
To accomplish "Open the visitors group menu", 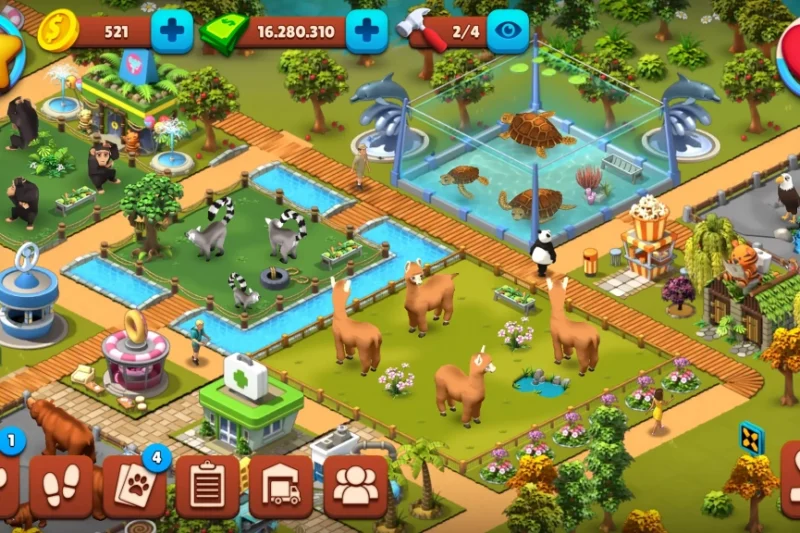I will point(355,487).
